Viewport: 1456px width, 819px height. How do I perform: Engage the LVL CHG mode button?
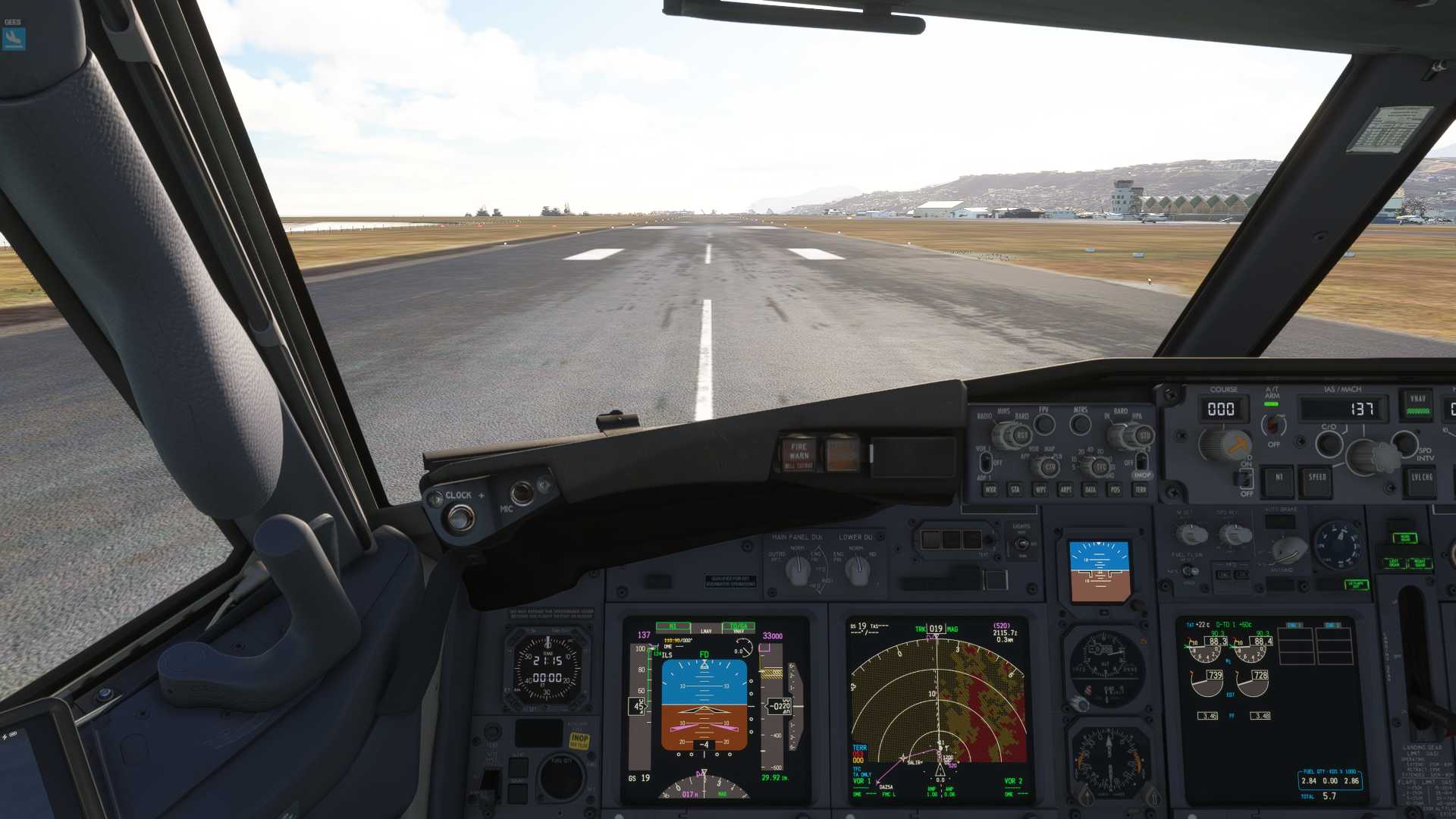(x=1422, y=479)
